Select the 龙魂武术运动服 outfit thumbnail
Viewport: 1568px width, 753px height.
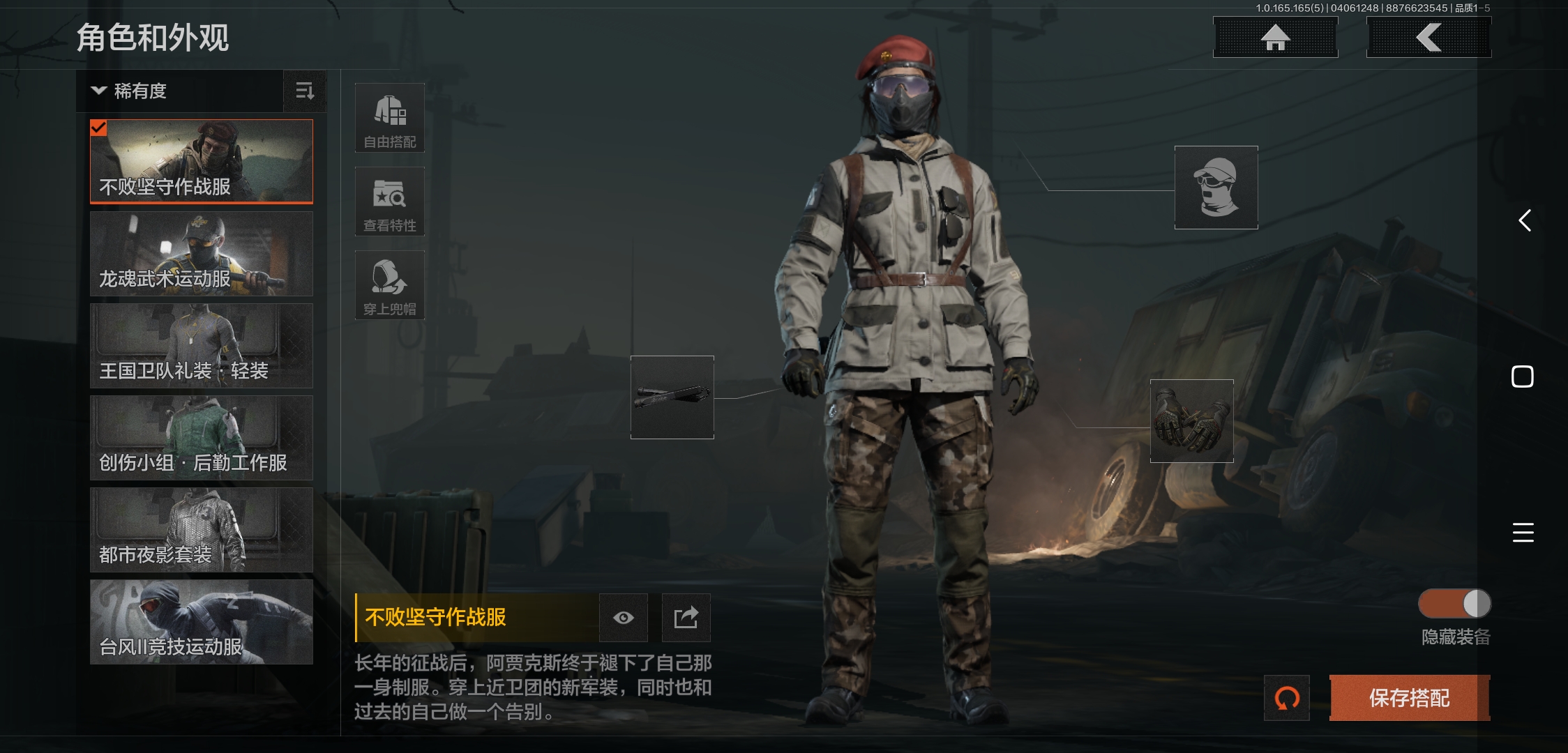tap(201, 254)
